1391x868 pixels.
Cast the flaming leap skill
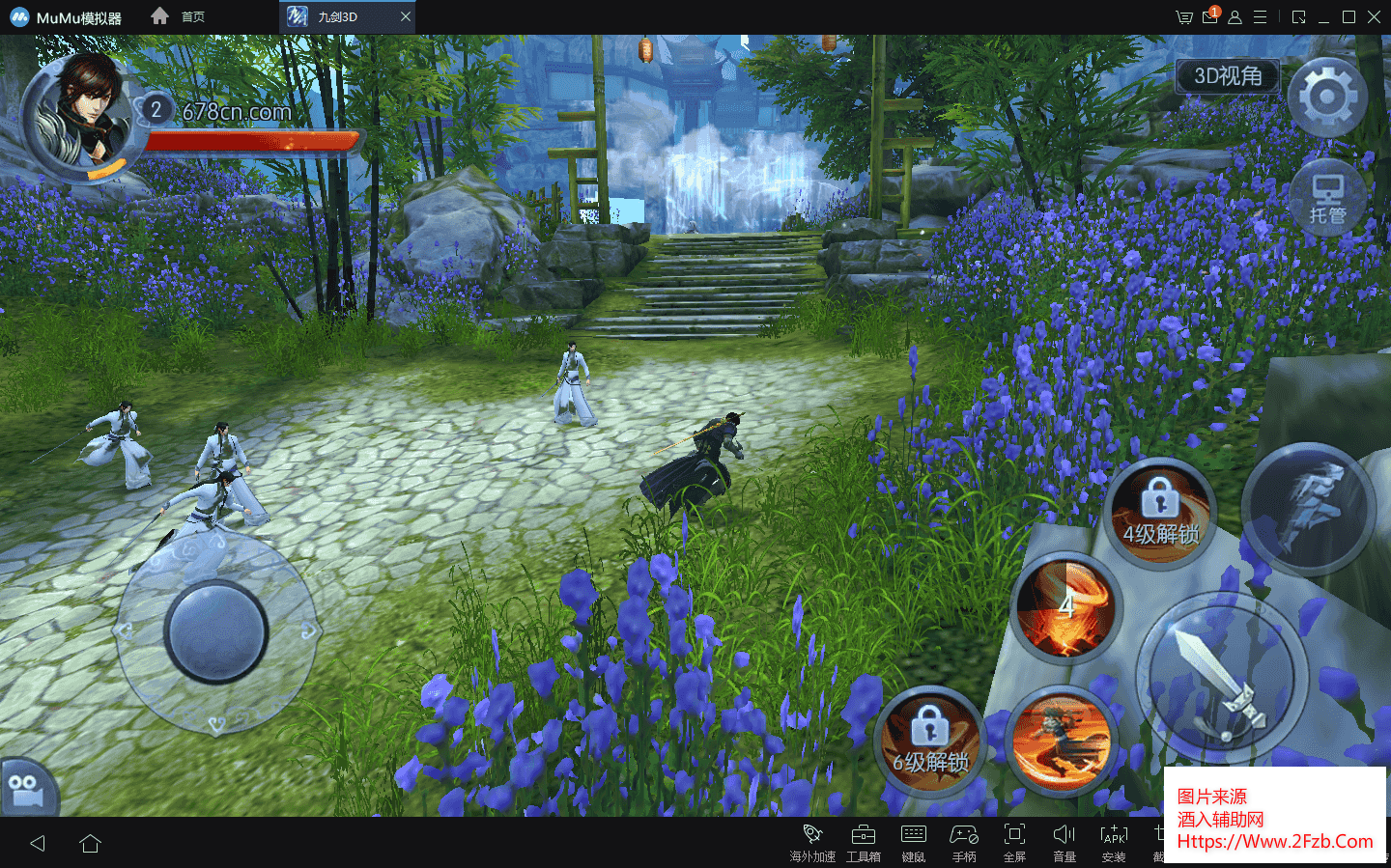[1063, 742]
